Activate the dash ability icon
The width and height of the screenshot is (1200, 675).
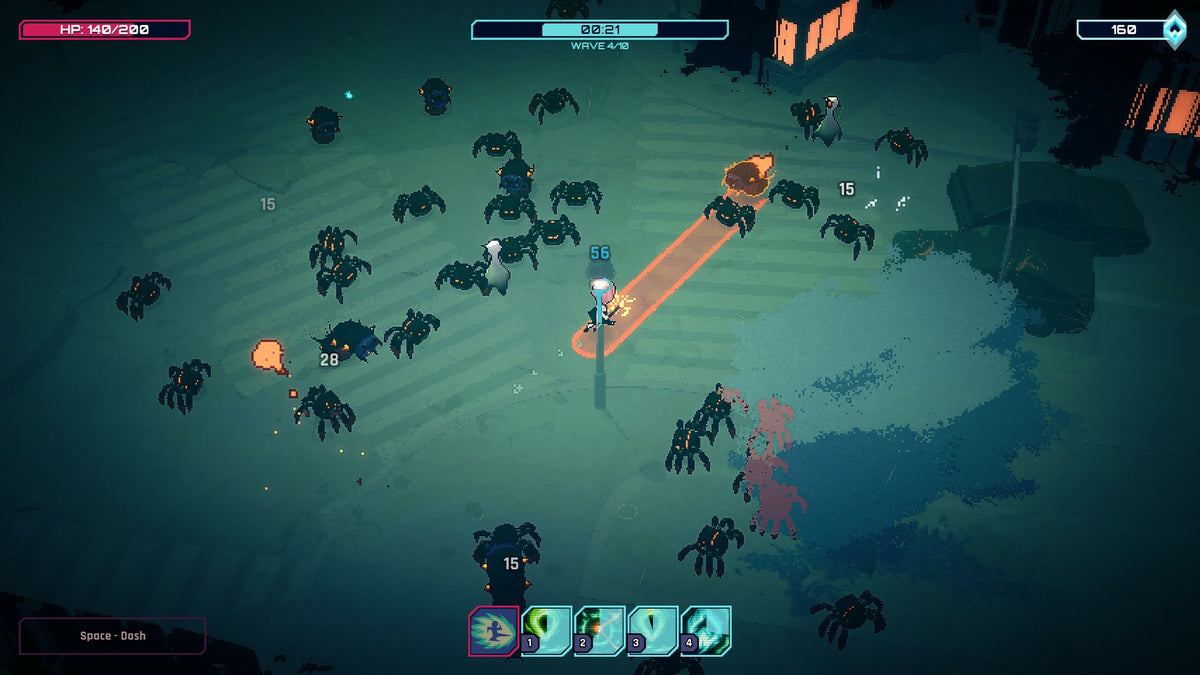click(x=493, y=631)
